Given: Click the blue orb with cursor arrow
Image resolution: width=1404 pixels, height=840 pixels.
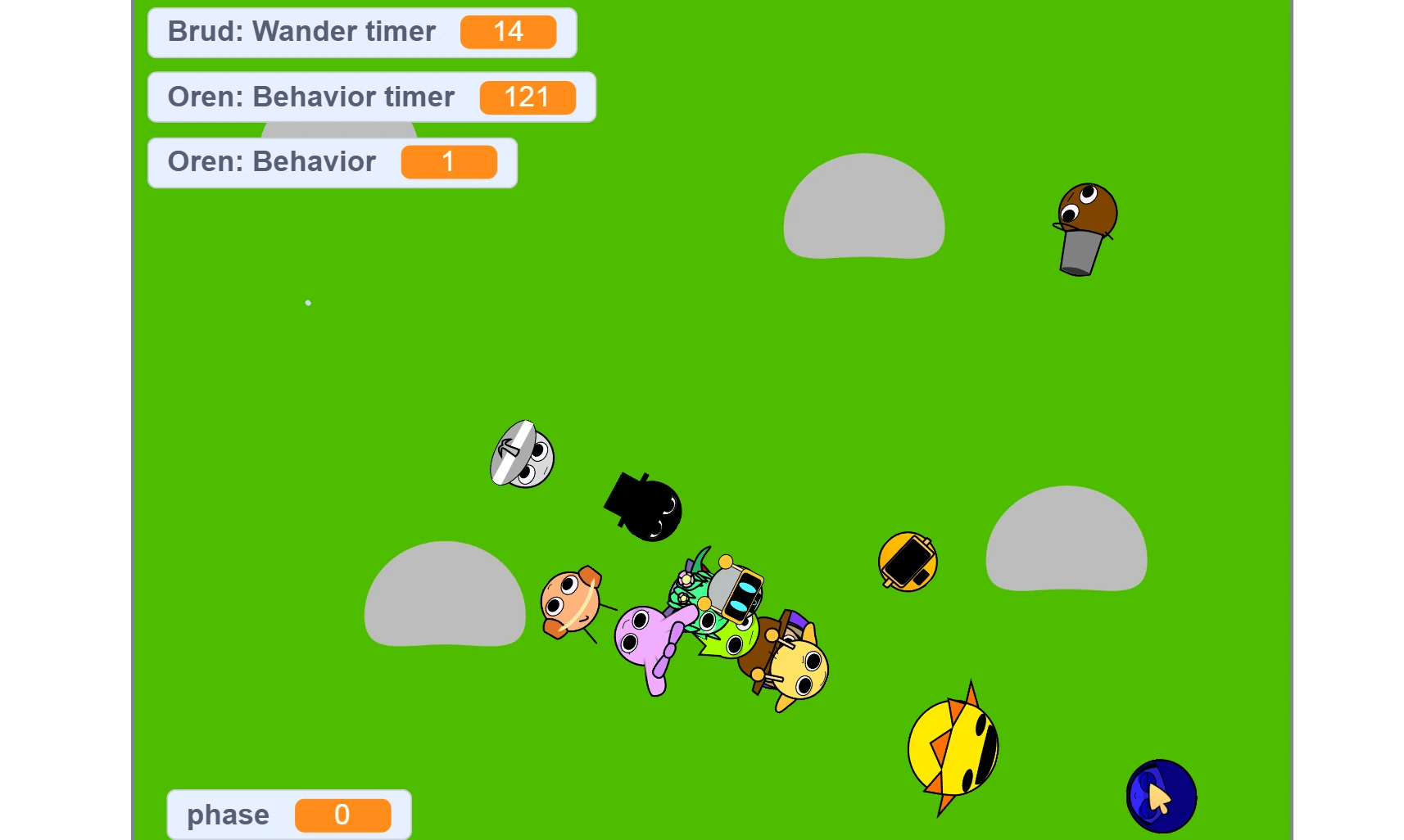Looking at the screenshot, I should point(1161,794).
